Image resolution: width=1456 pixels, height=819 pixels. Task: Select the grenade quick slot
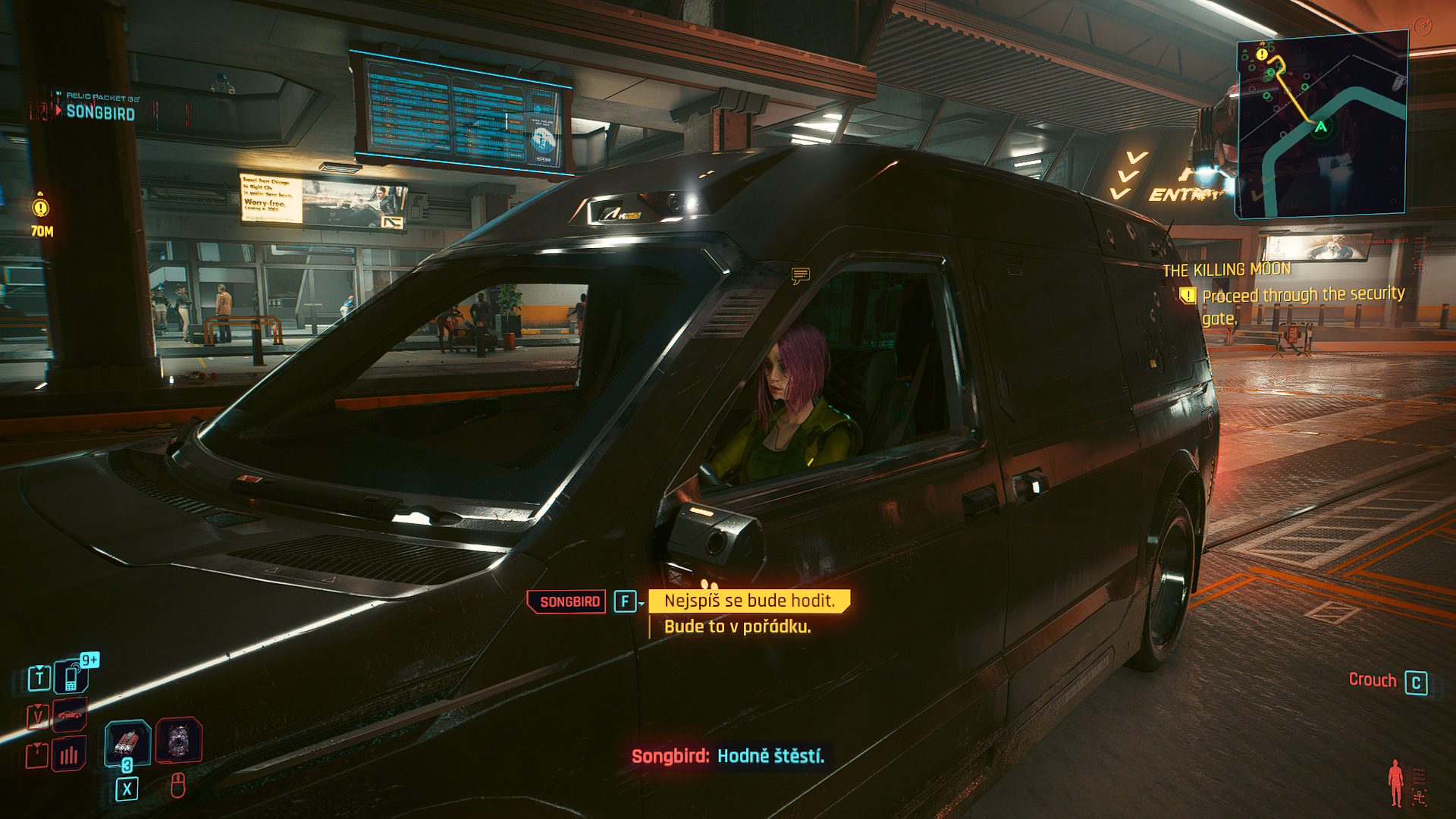tap(127, 742)
